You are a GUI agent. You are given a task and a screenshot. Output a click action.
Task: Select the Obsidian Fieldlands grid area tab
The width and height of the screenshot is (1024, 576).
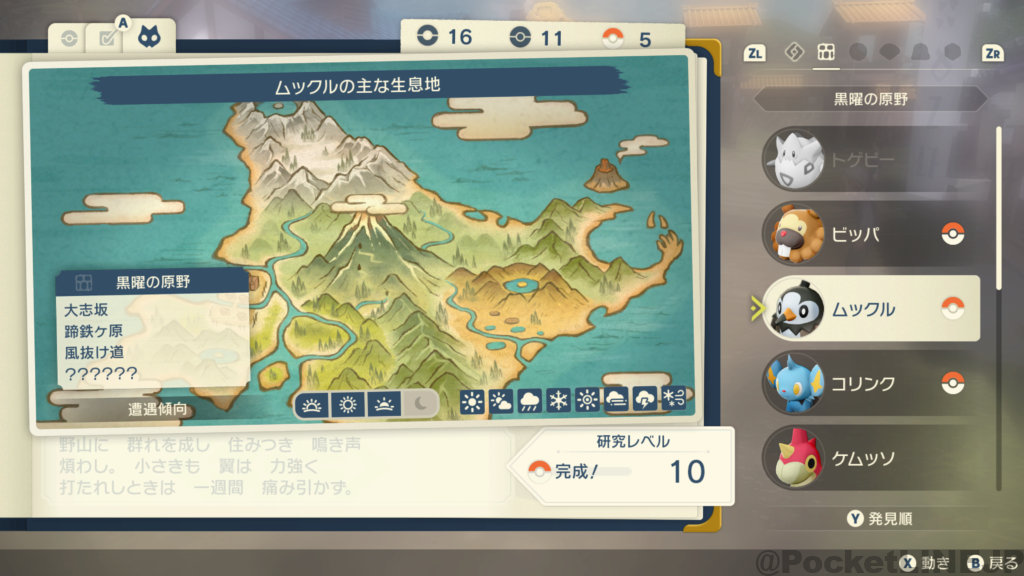click(826, 52)
